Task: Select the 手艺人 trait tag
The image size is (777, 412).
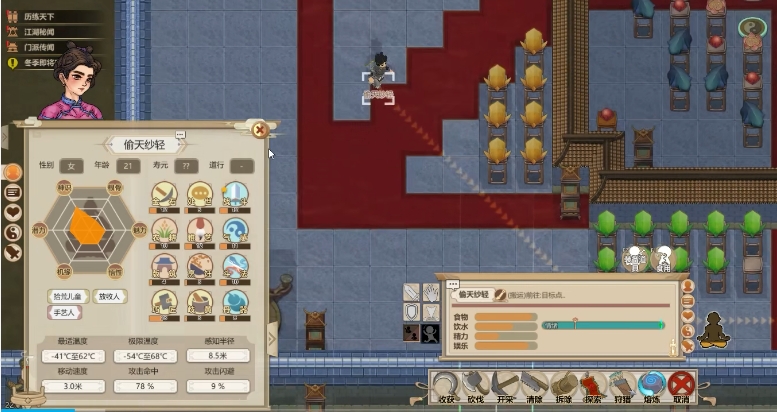Action: 62,312
